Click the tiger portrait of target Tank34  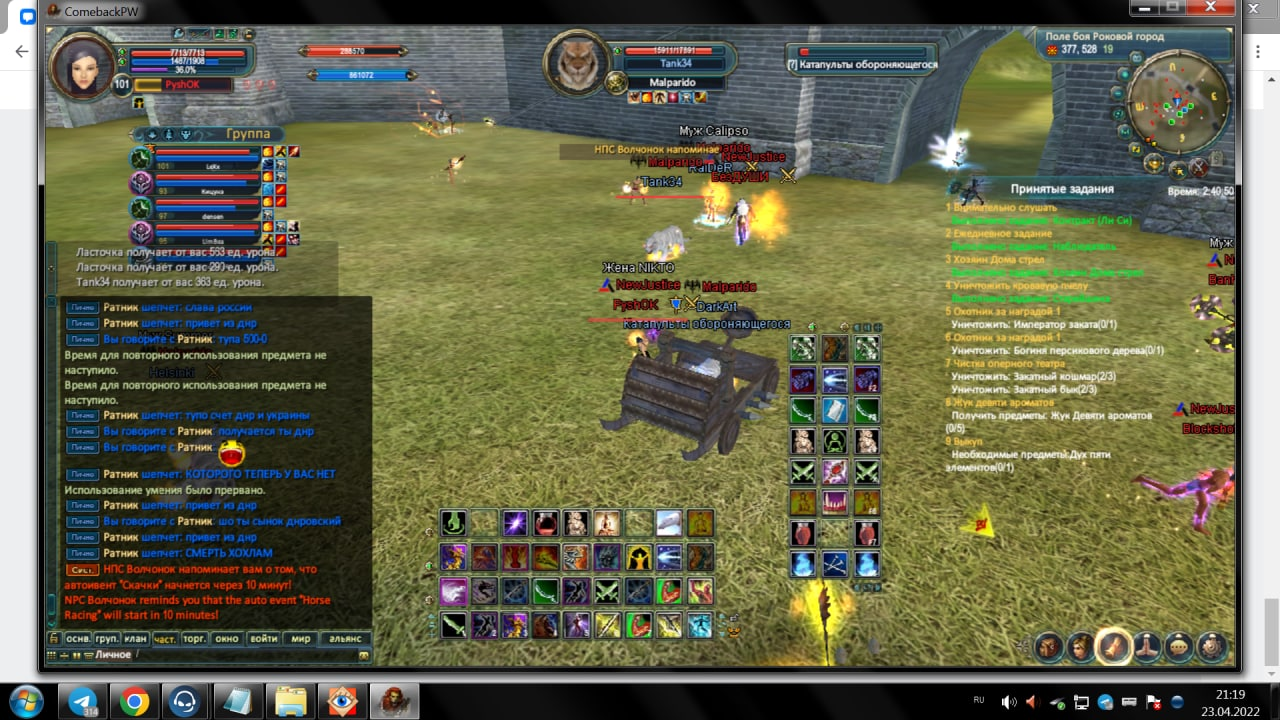576,65
